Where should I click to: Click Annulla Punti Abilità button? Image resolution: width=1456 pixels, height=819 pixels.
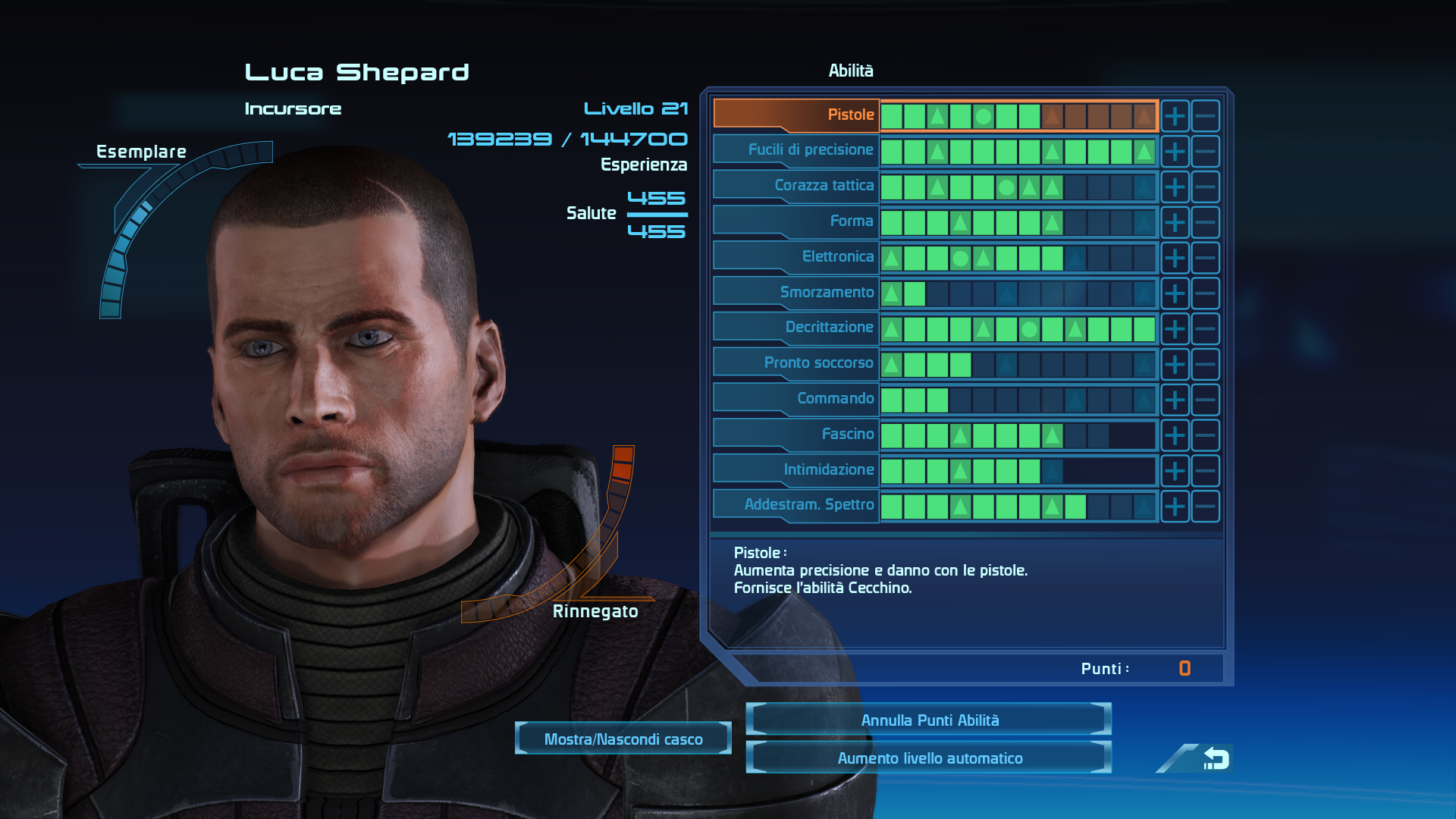(x=929, y=720)
